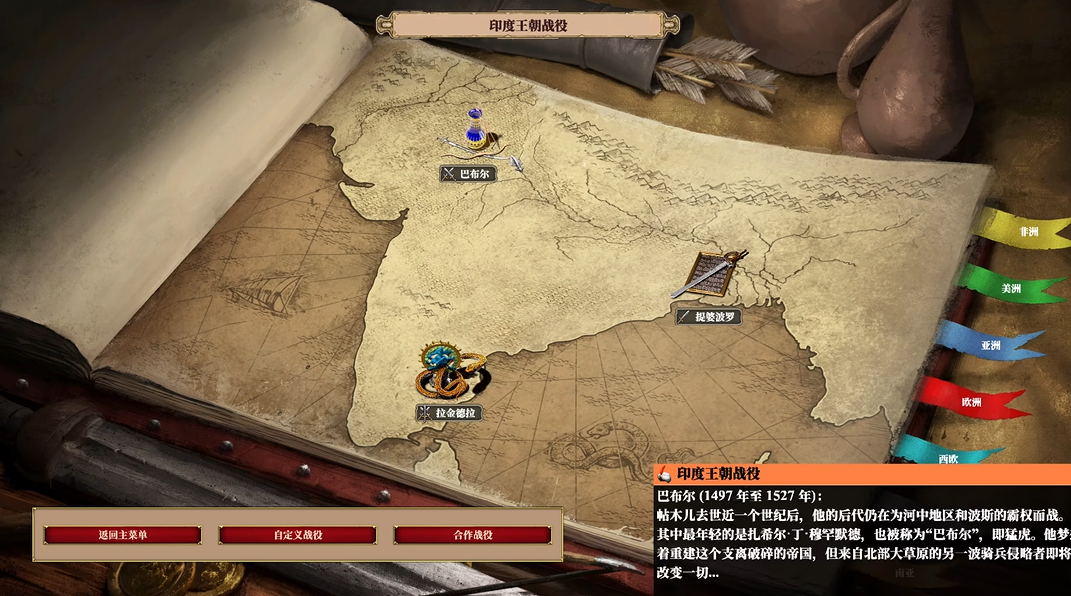
Task: Open the 自定义战役 menu
Action: [297, 535]
